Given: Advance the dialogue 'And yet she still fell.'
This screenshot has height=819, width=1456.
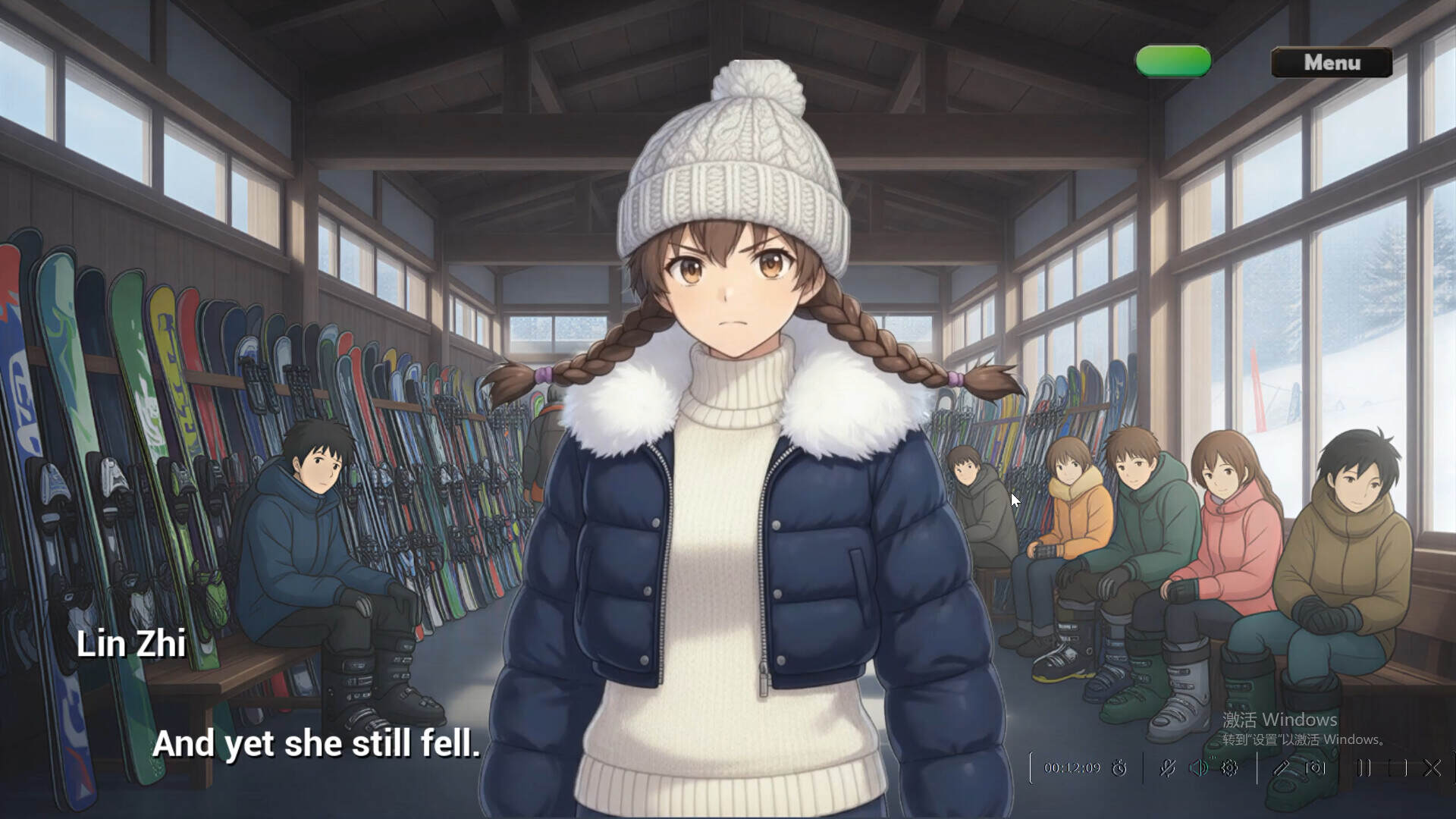Looking at the screenshot, I should [318, 745].
